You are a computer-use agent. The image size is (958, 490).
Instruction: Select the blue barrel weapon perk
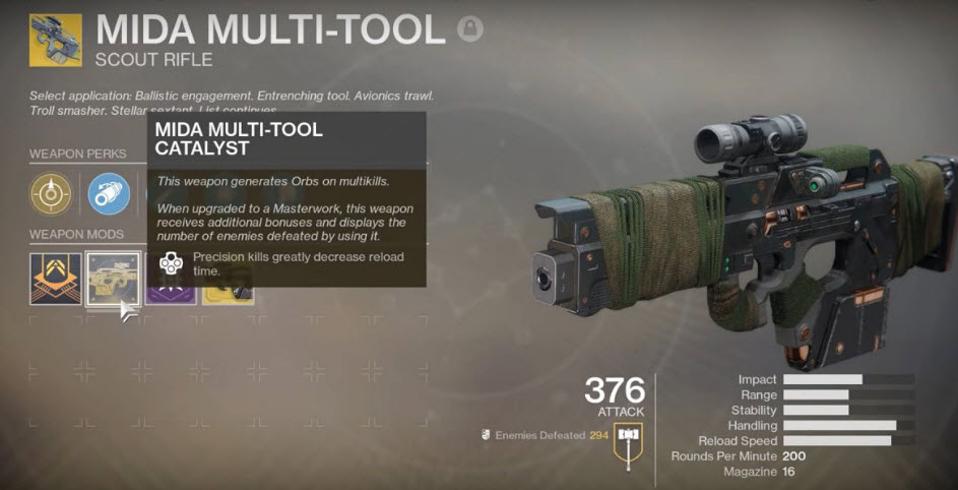click(x=107, y=194)
